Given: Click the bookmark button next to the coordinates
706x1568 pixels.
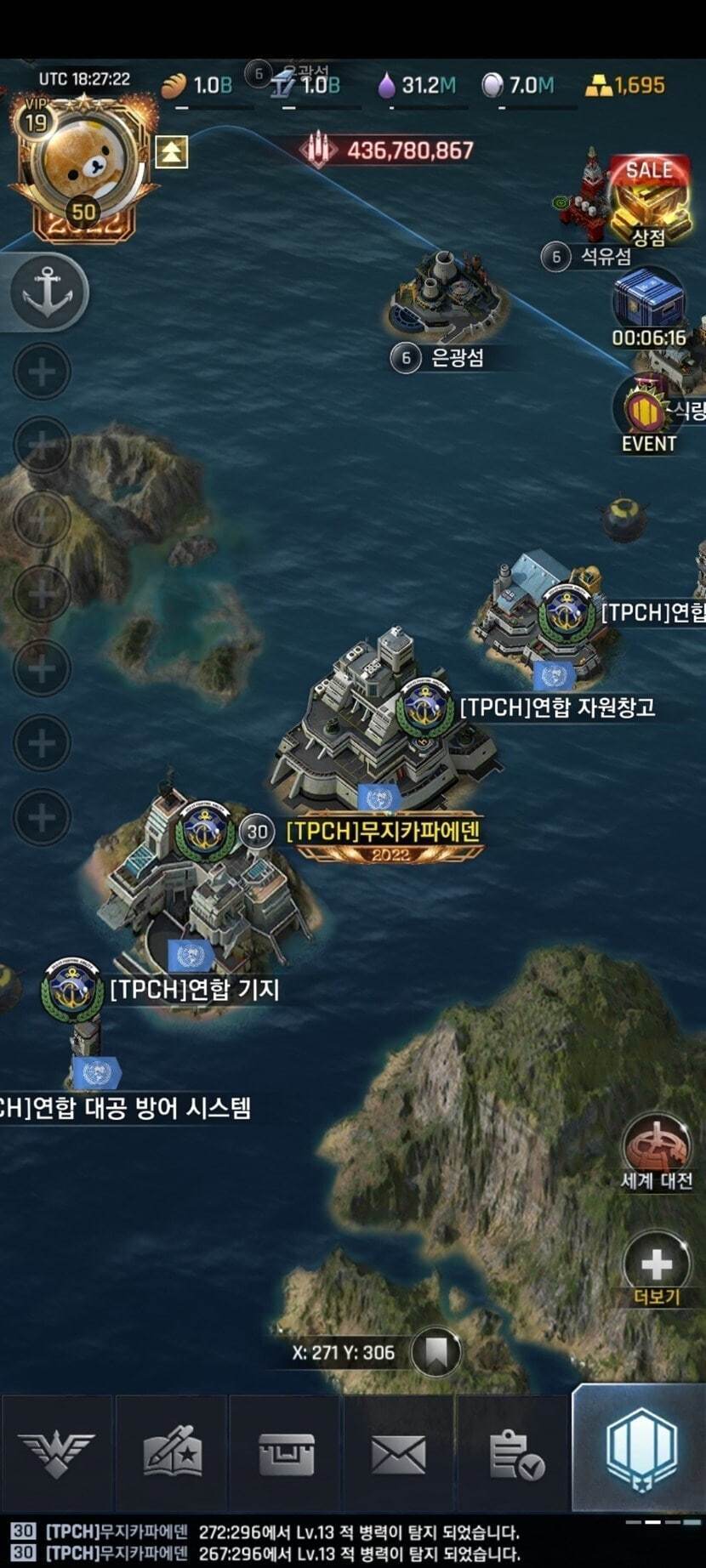Looking at the screenshot, I should coord(436,1351).
